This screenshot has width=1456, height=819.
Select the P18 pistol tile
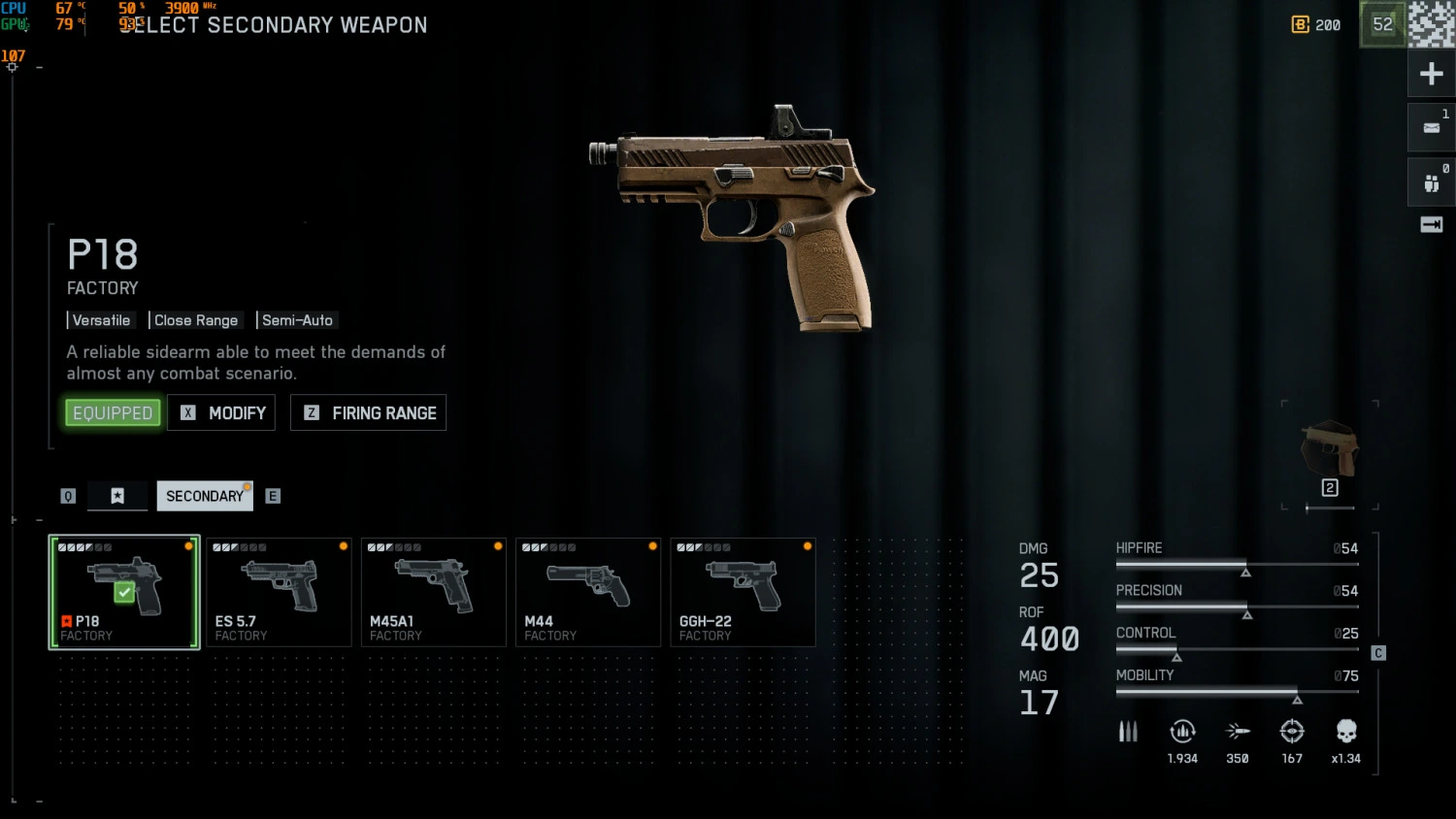[x=124, y=592]
